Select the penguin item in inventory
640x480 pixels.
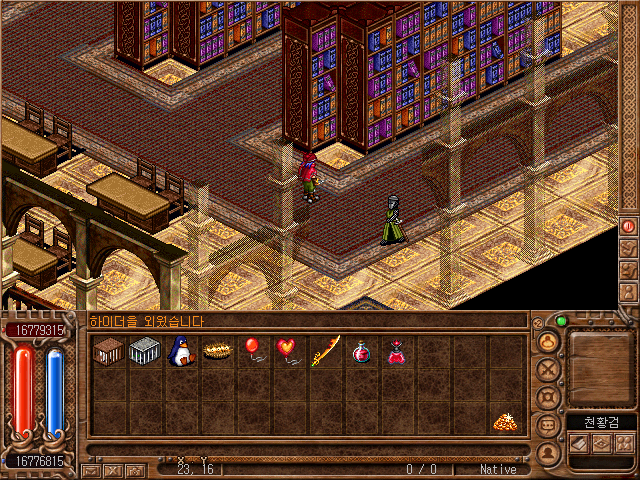point(180,352)
